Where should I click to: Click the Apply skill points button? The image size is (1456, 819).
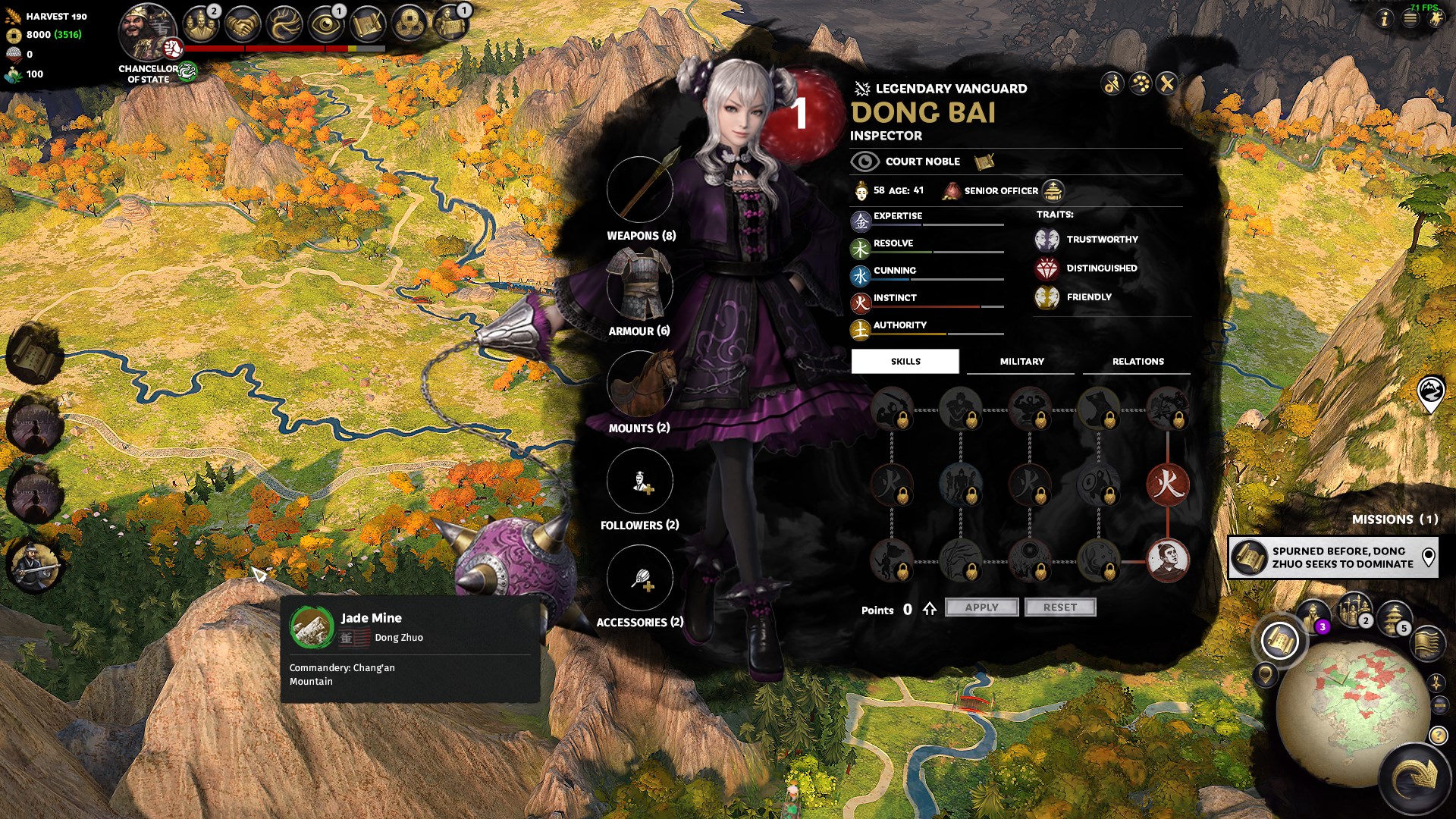(x=981, y=607)
